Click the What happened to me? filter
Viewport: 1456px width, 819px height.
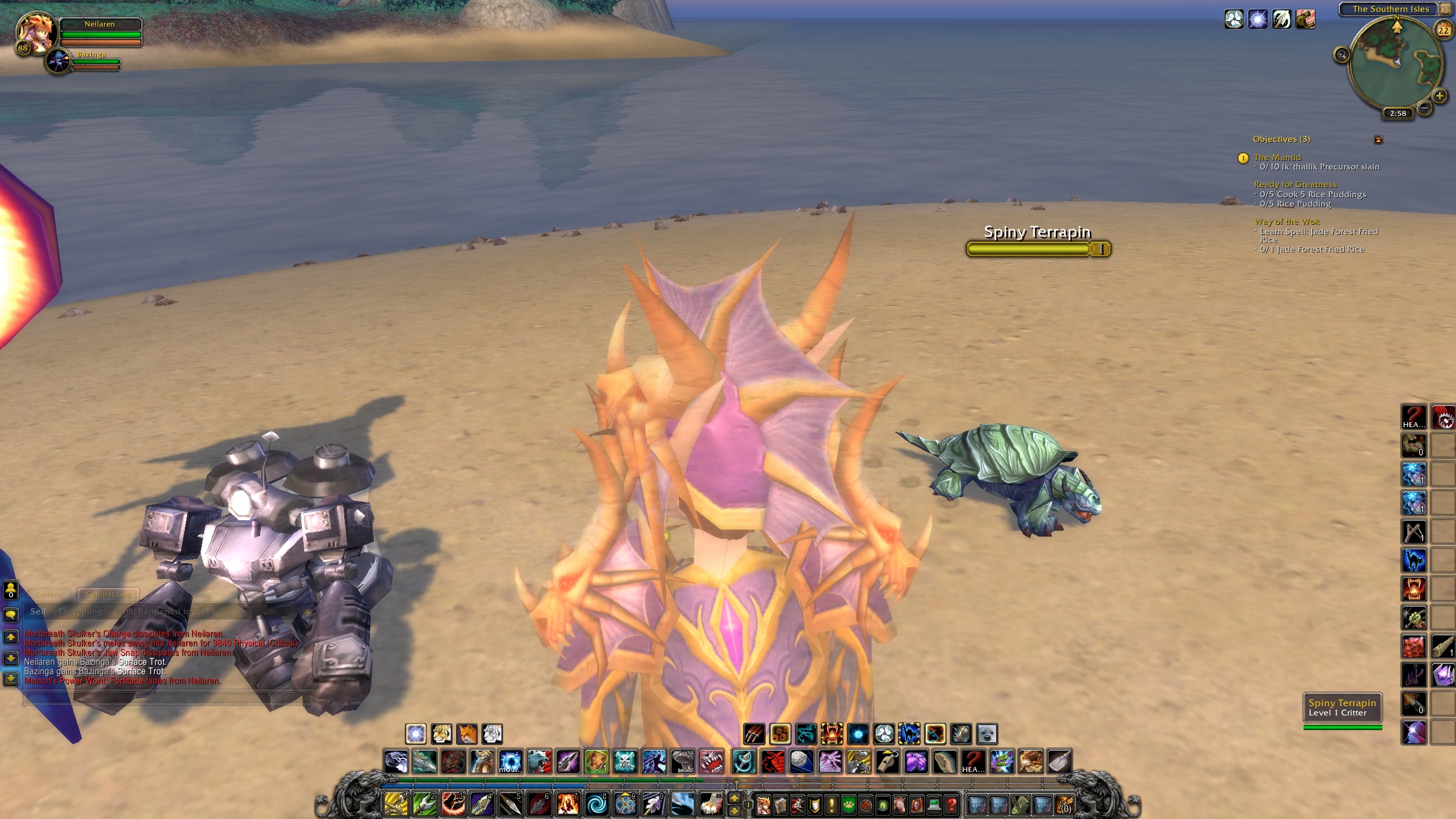coord(163,611)
